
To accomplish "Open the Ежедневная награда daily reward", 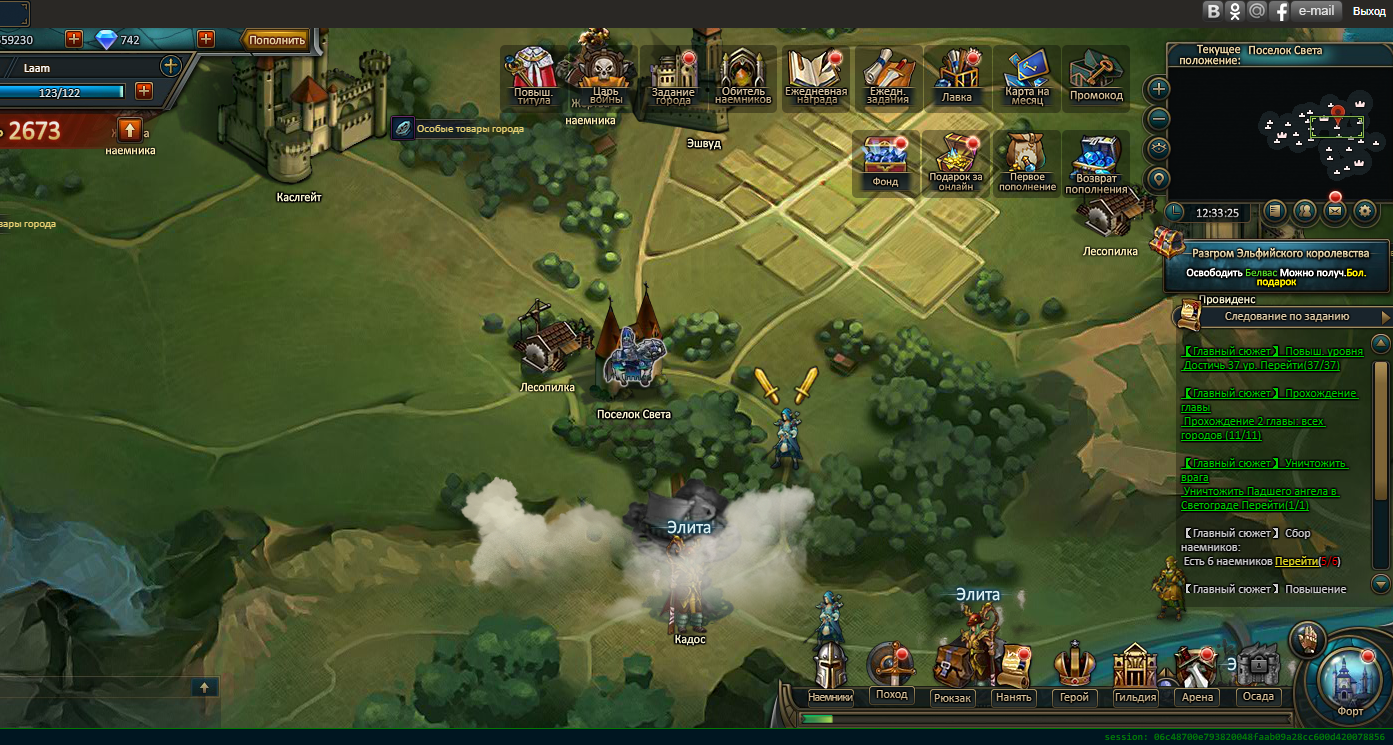I will pyautogui.click(x=815, y=76).
